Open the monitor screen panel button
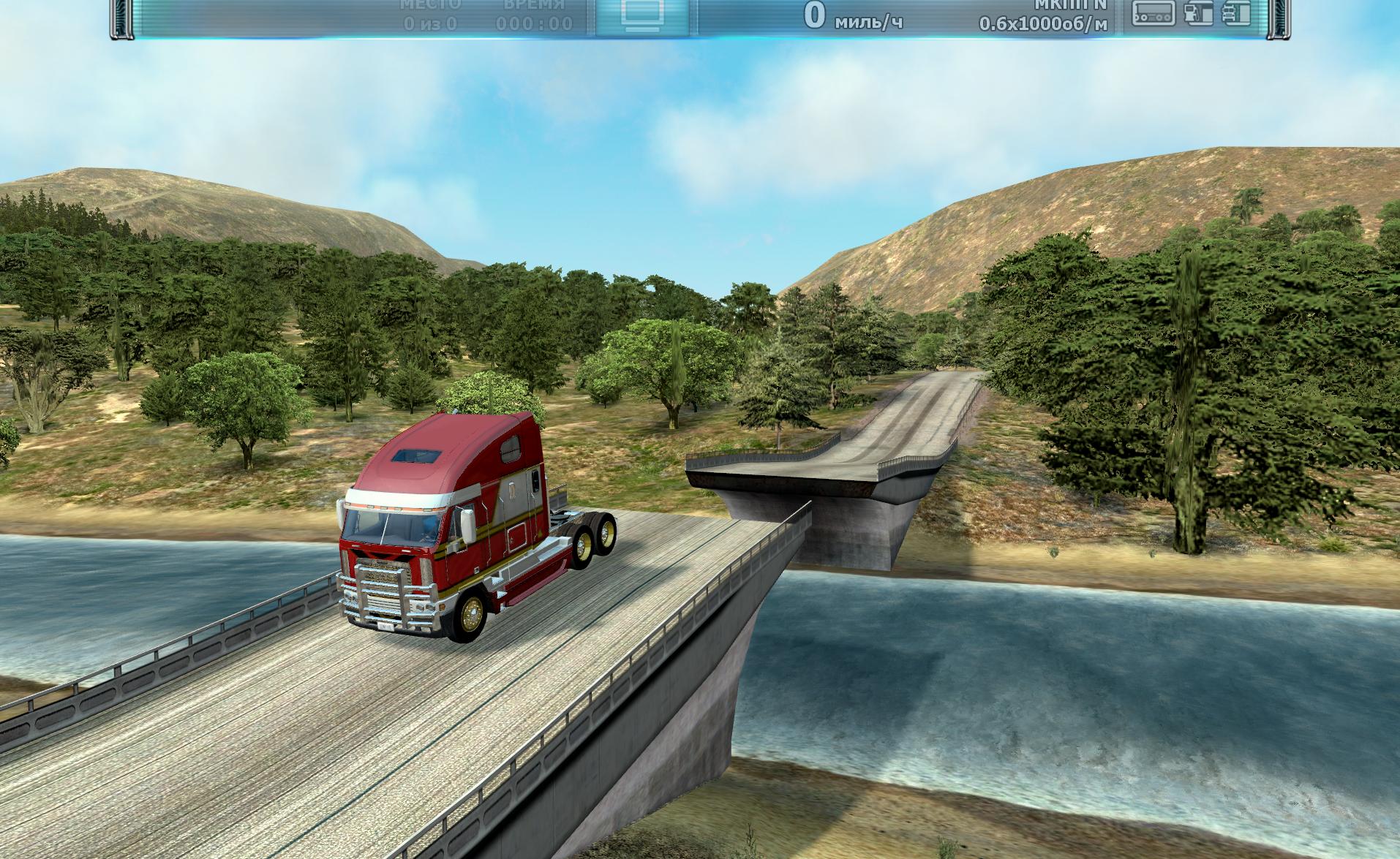The image size is (1400, 859). click(x=643, y=15)
